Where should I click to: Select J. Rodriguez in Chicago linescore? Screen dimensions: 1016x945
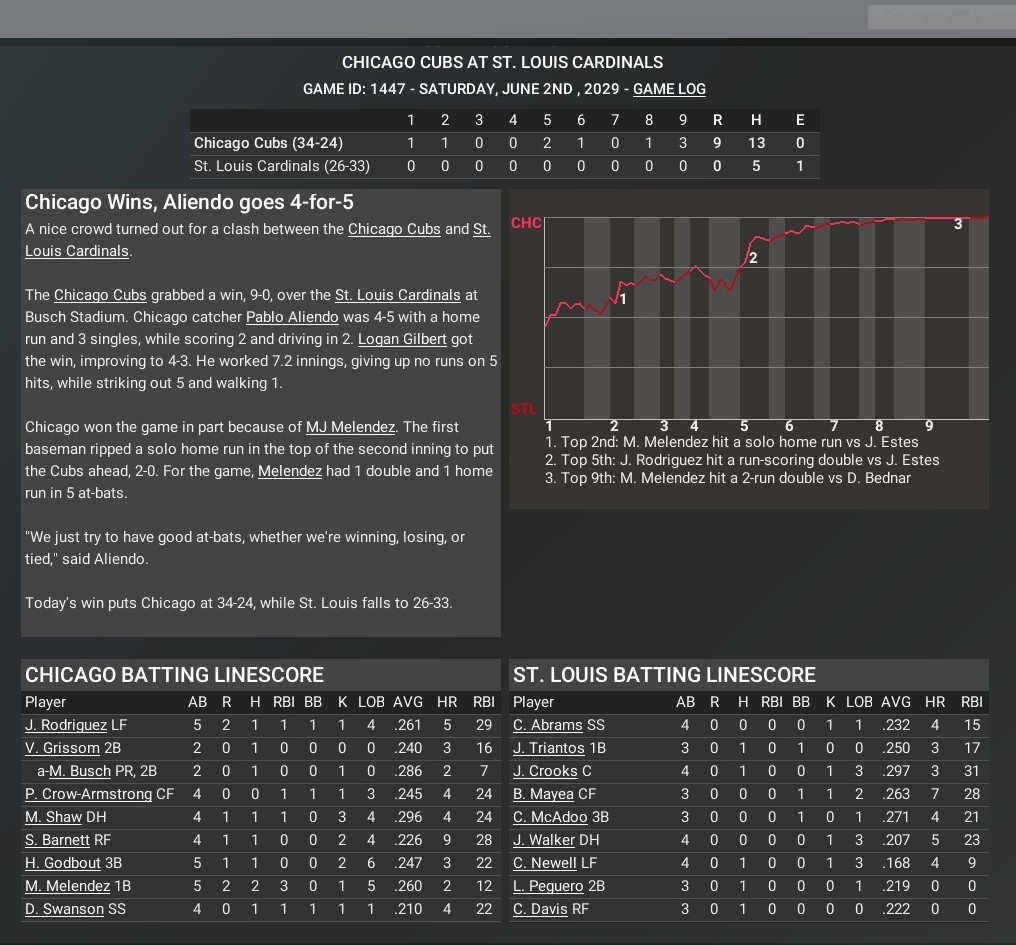point(66,725)
